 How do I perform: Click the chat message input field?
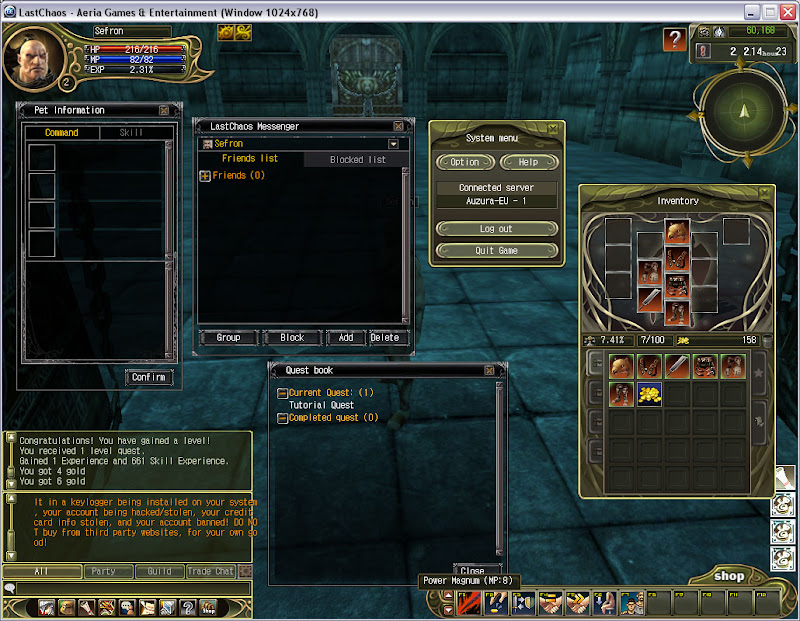point(125,589)
